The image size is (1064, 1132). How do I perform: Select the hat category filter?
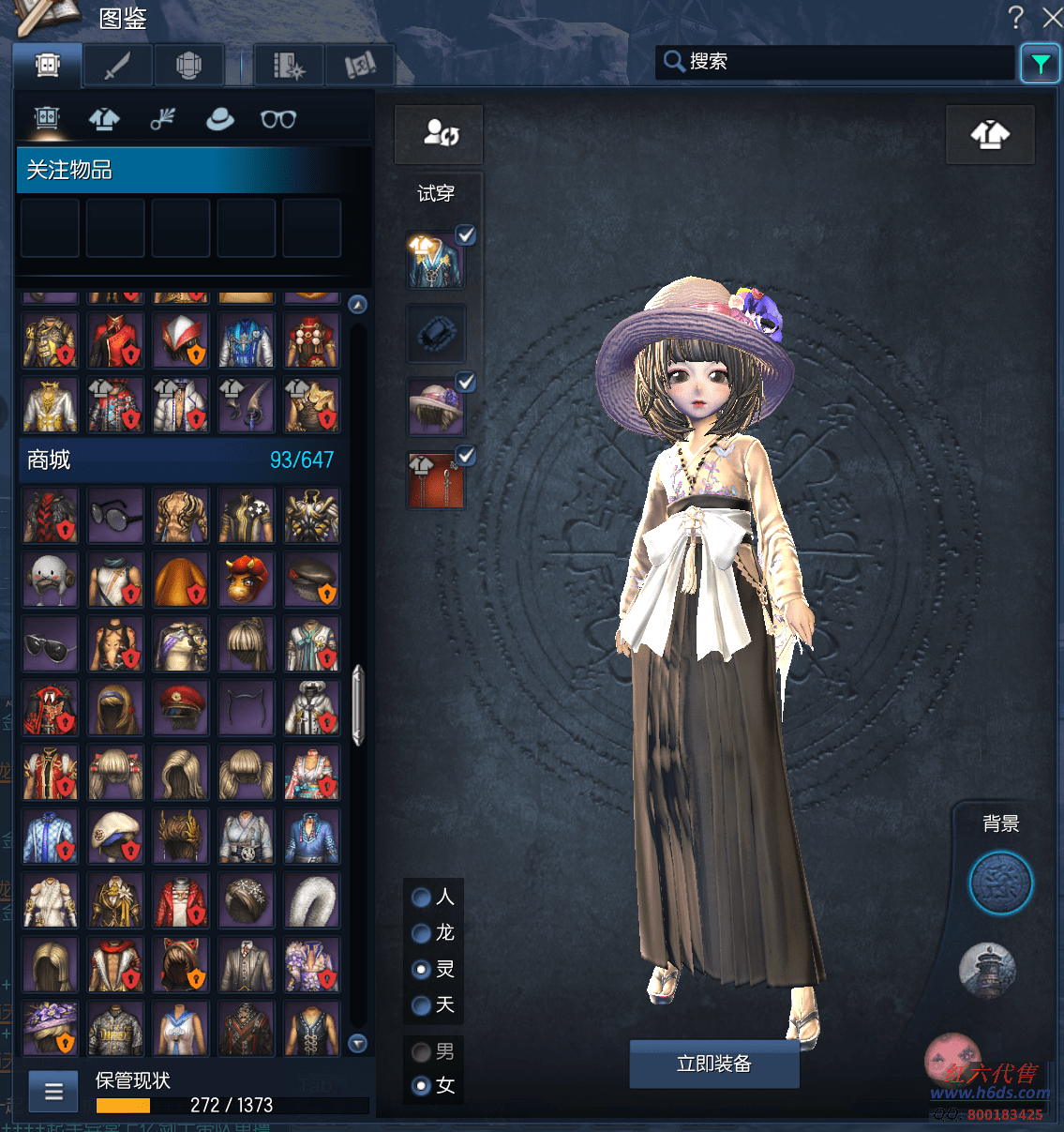pyautogui.click(x=219, y=119)
